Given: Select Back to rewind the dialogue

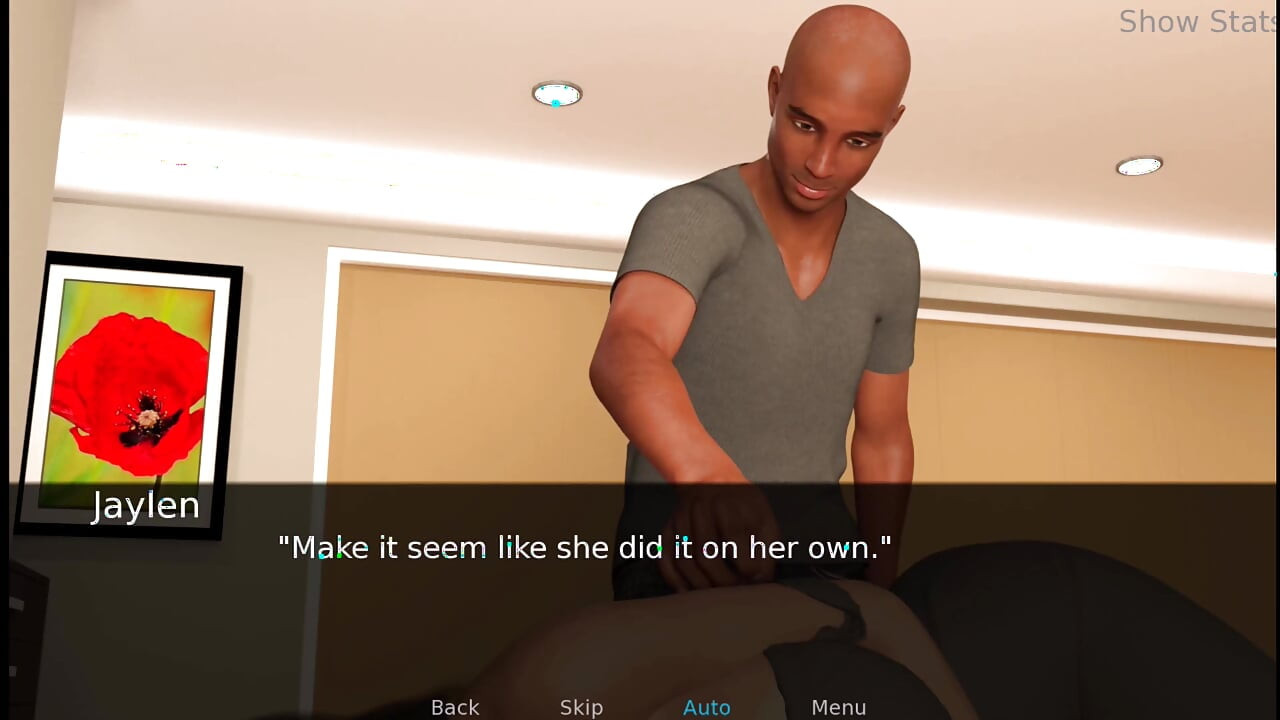Looking at the screenshot, I should tap(455, 707).
